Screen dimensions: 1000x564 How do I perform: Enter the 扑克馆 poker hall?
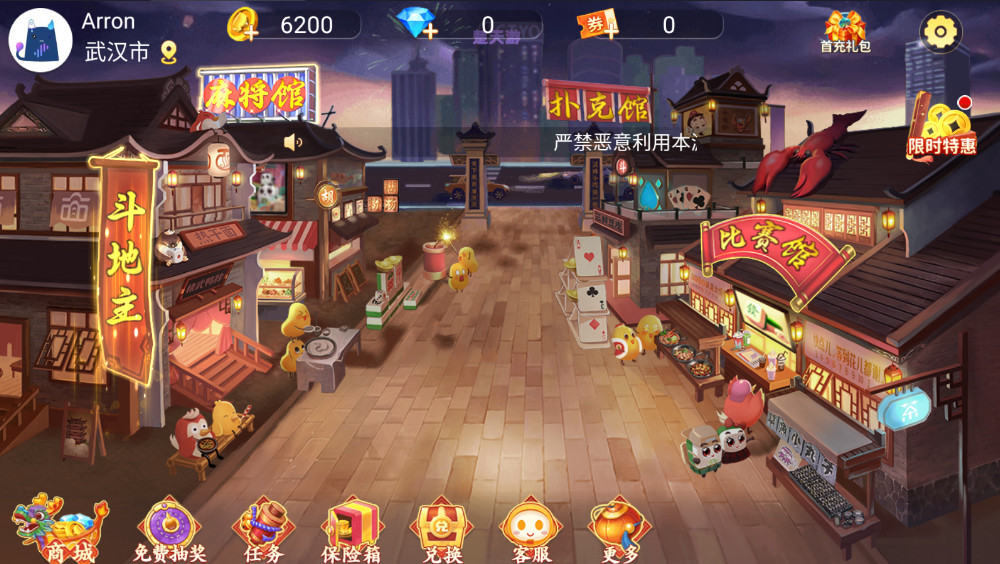[596, 103]
